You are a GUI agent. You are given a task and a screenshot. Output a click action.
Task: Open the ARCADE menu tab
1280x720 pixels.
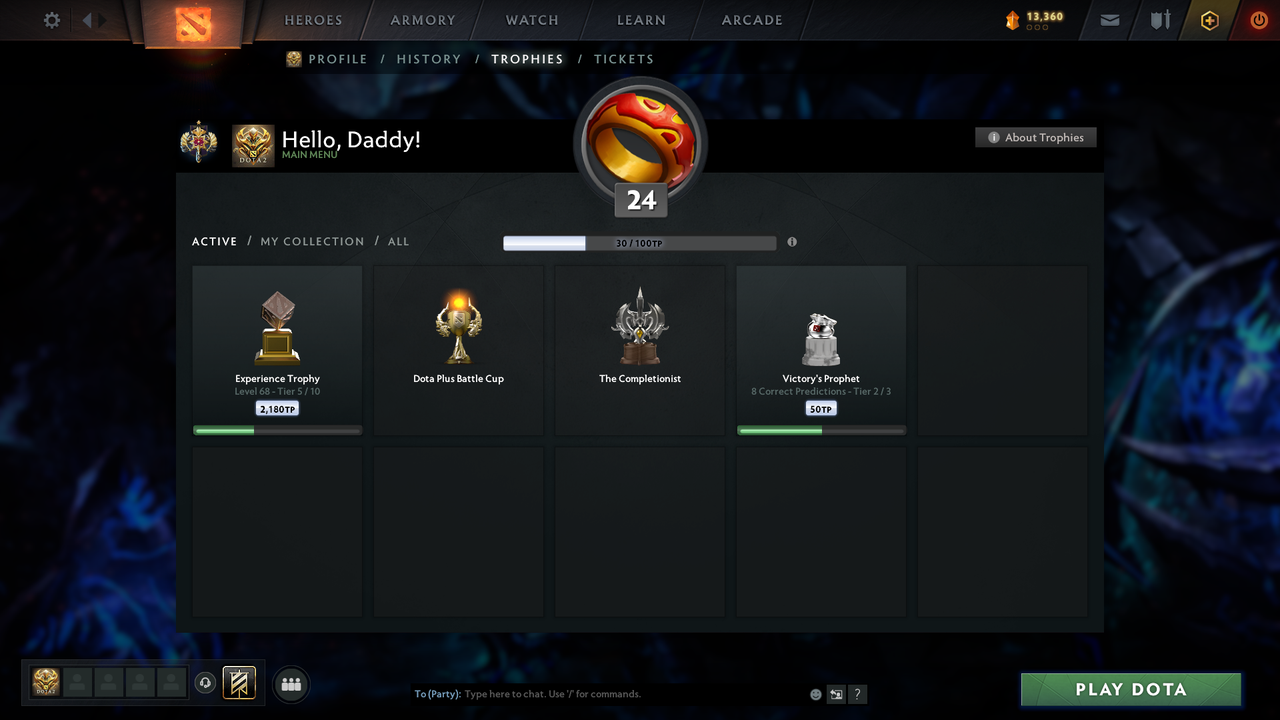(751, 20)
